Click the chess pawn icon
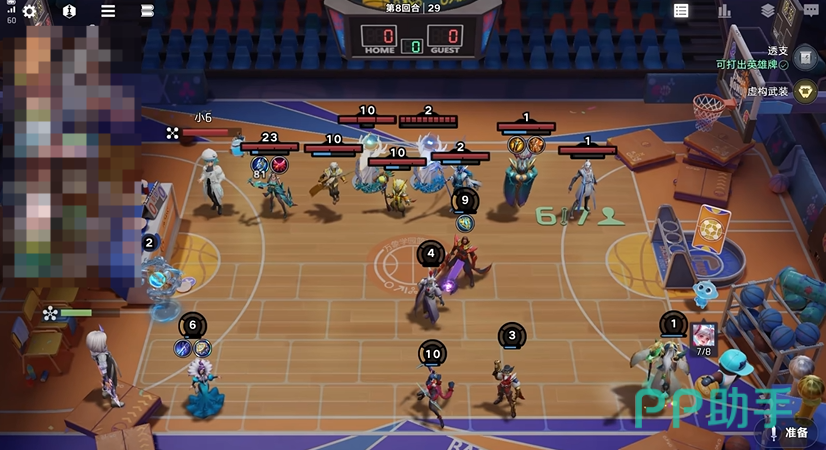This screenshot has height=450, width=826. pyautogui.click(x=69, y=11)
